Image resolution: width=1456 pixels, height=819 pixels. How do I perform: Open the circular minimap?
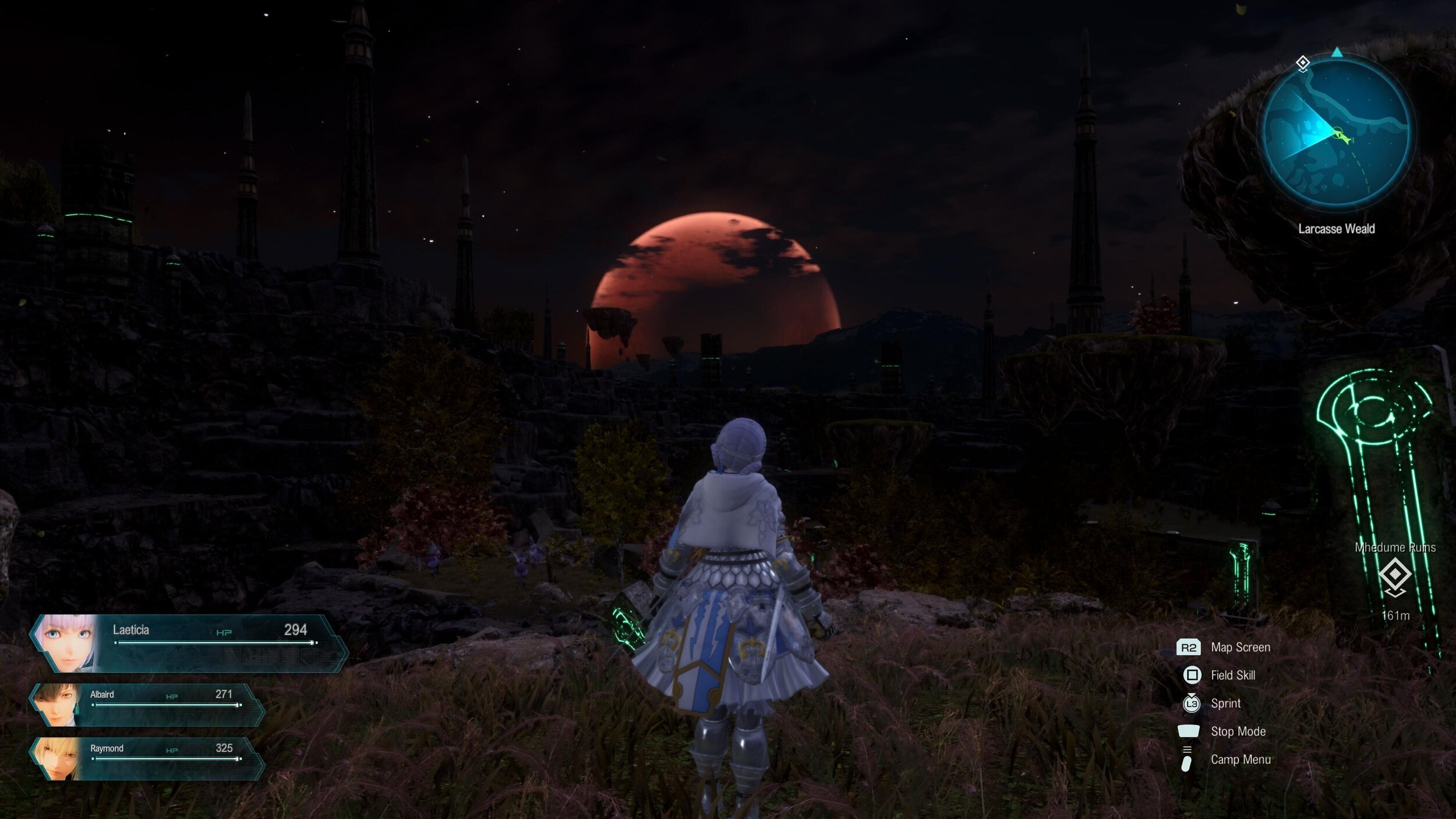(x=1336, y=133)
